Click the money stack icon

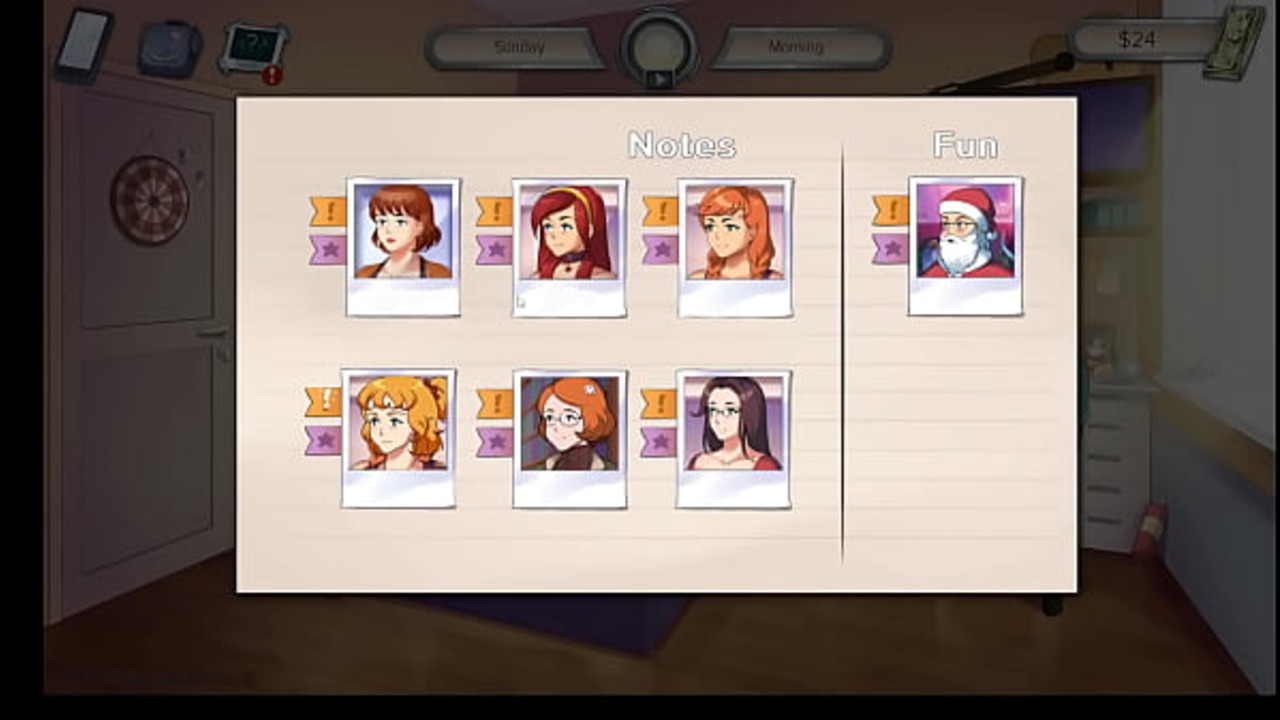coord(1233,42)
